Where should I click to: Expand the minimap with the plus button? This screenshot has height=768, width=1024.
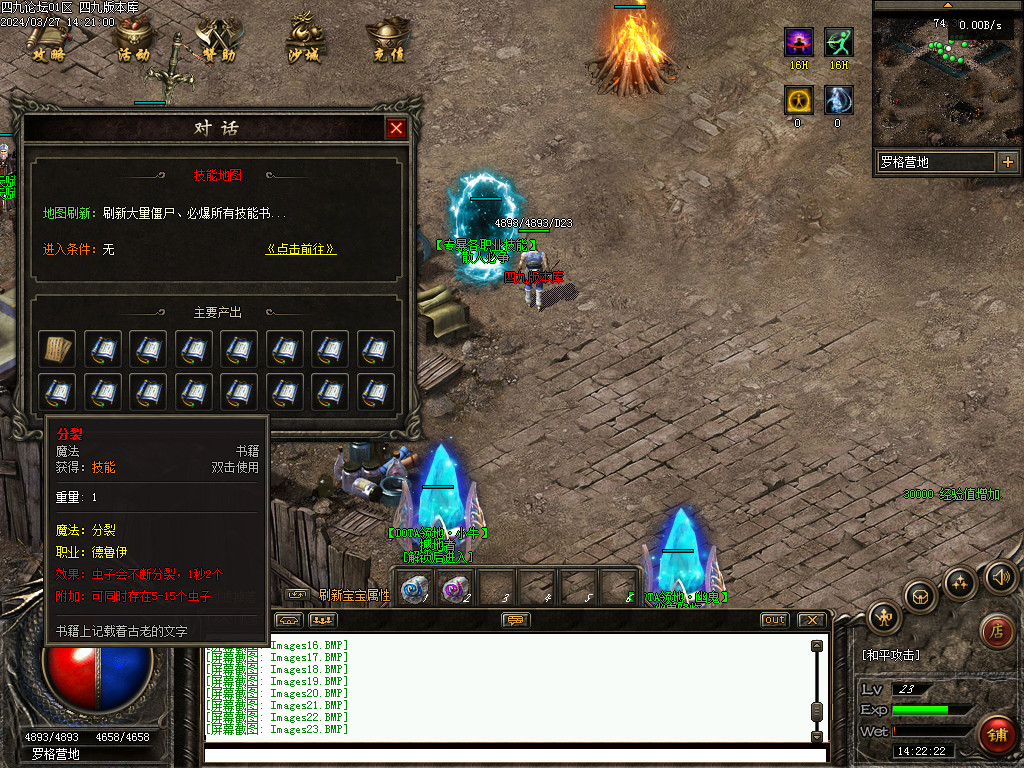pos(1007,162)
